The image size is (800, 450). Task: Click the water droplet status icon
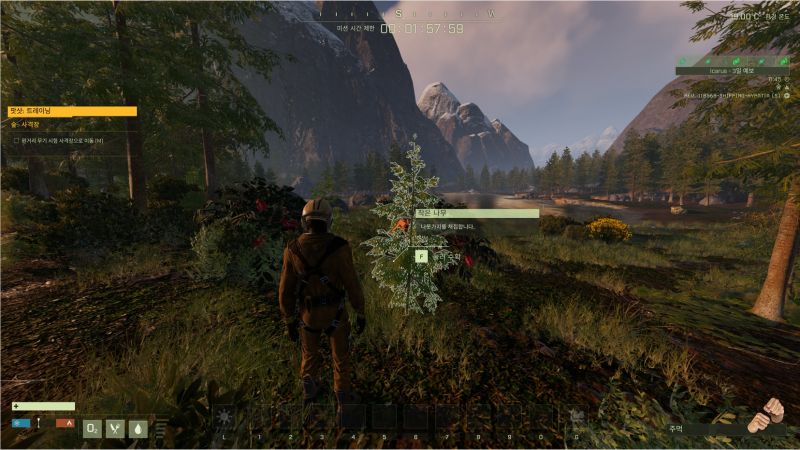(x=138, y=428)
